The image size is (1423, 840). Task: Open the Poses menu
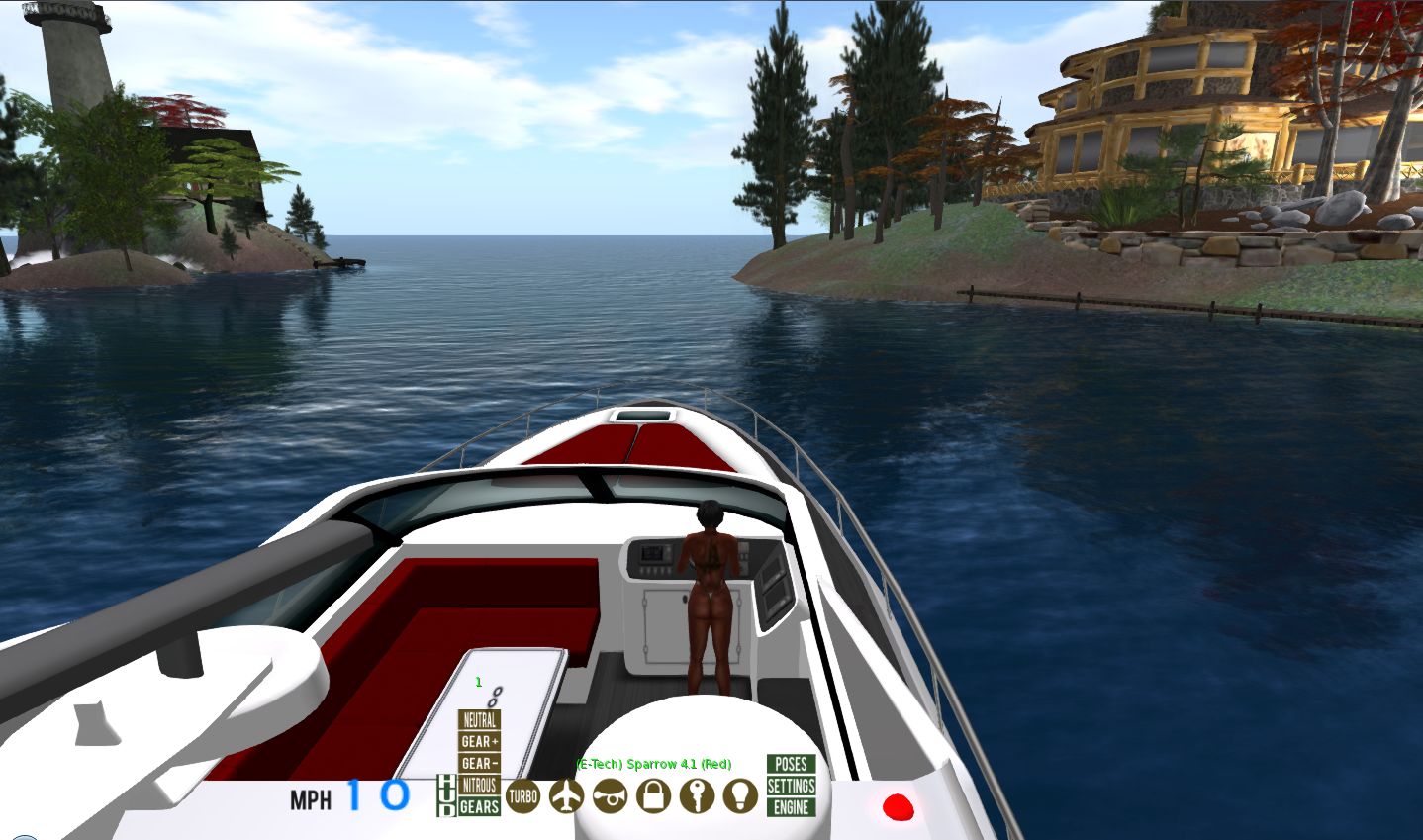(792, 764)
